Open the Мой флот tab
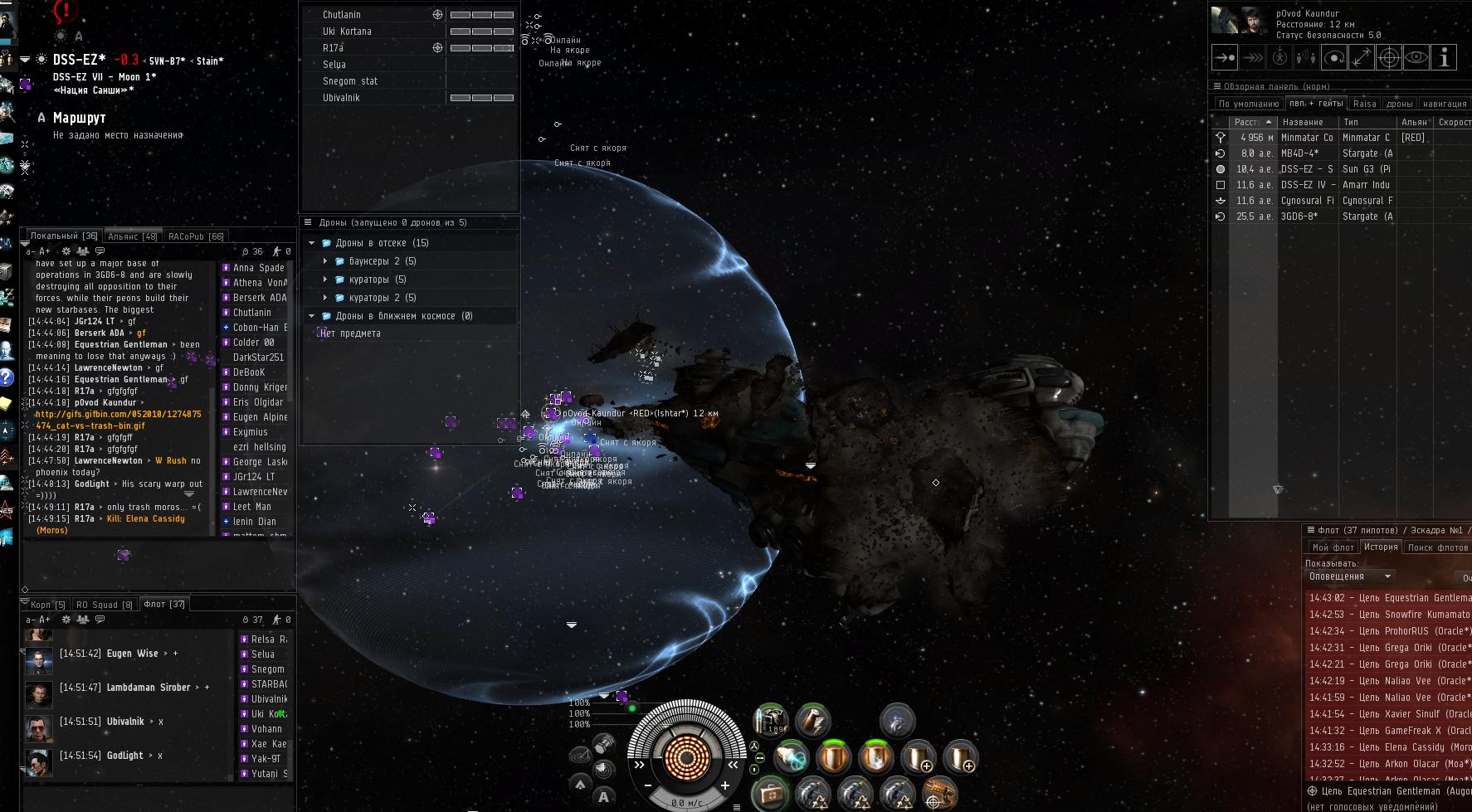Screen dimensions: 1472x812 (1333, 547)
